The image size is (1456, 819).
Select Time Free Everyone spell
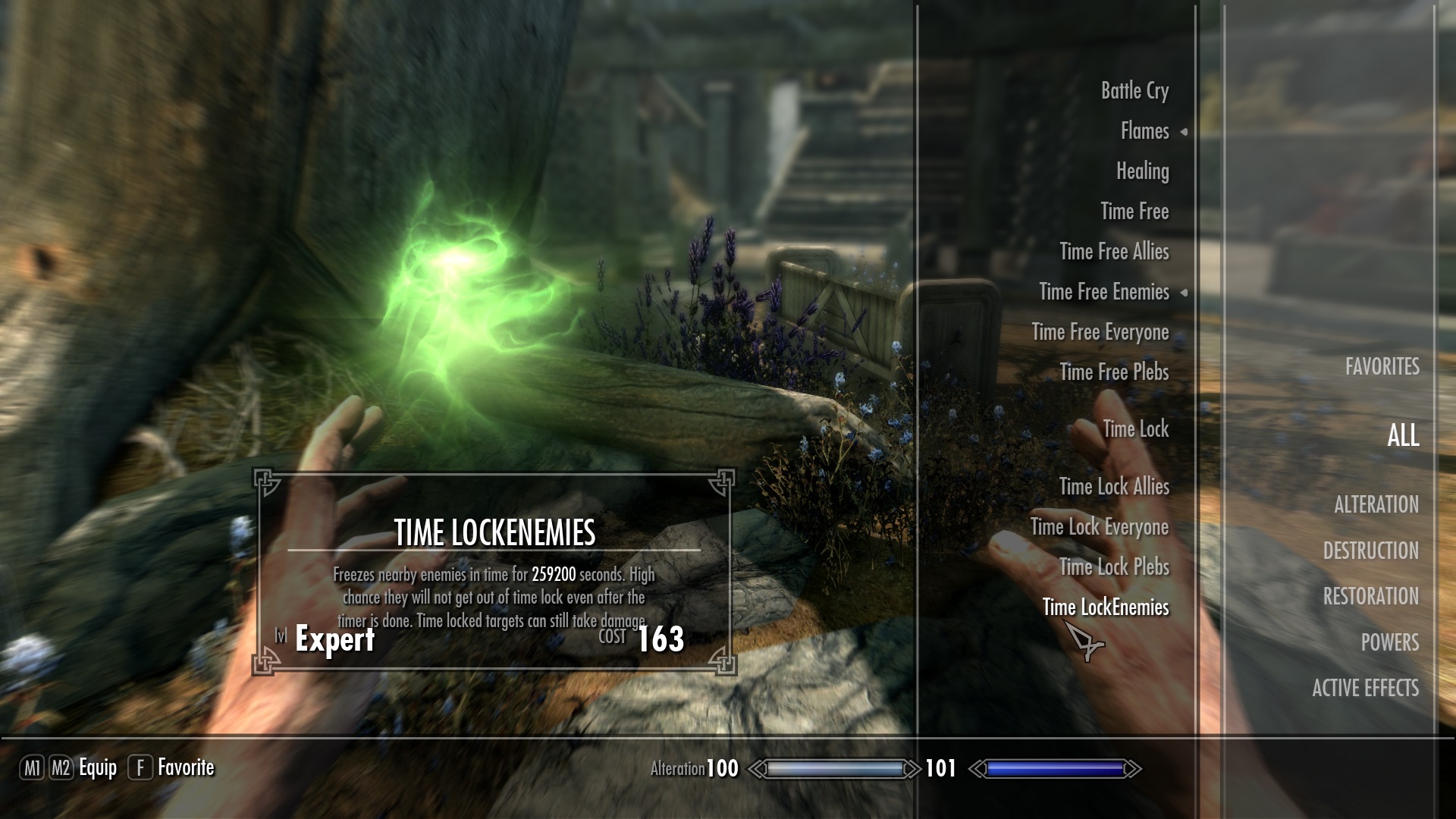[1100, 332]
